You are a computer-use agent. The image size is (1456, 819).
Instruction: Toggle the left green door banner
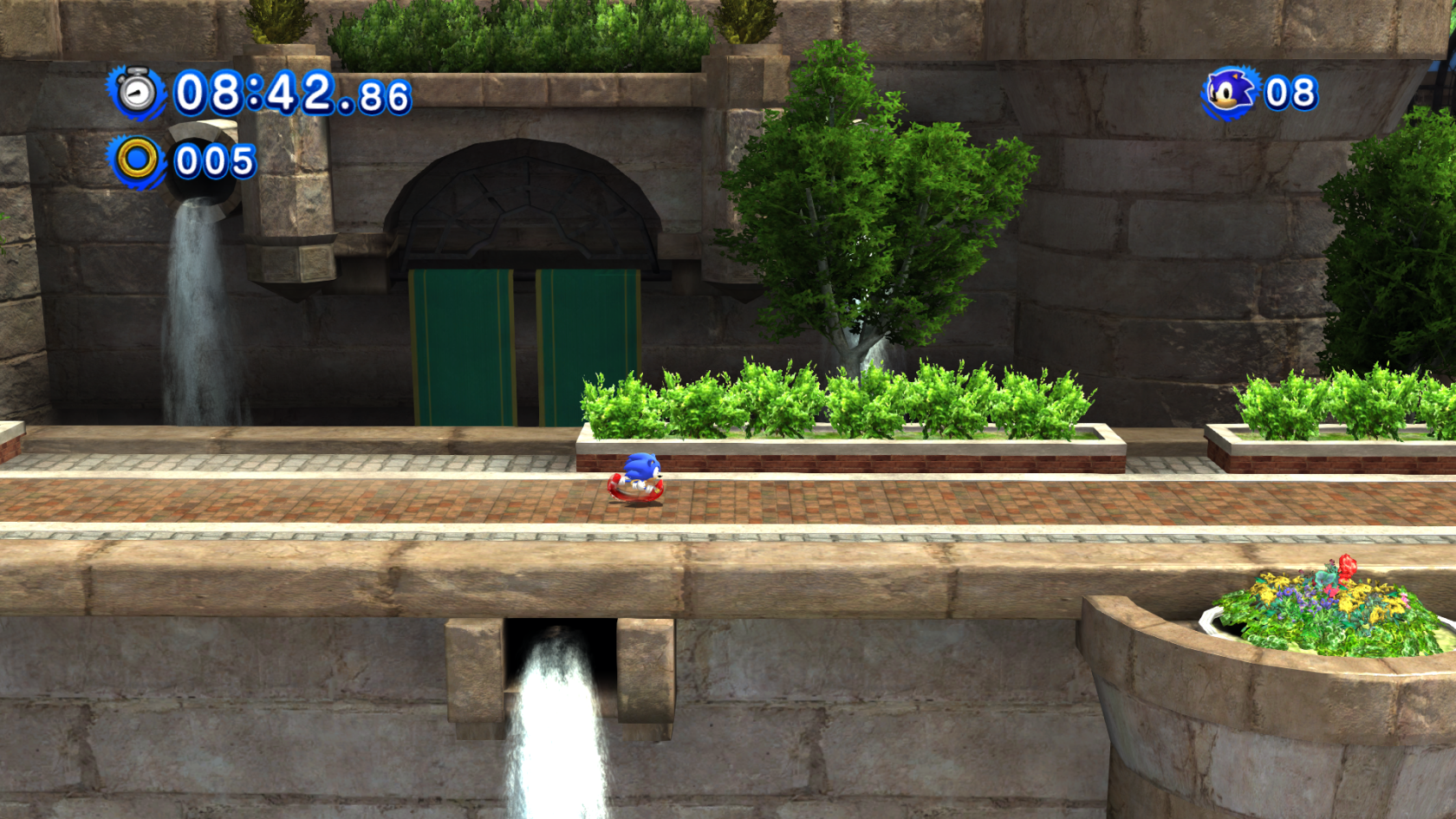tap(459, 347)
